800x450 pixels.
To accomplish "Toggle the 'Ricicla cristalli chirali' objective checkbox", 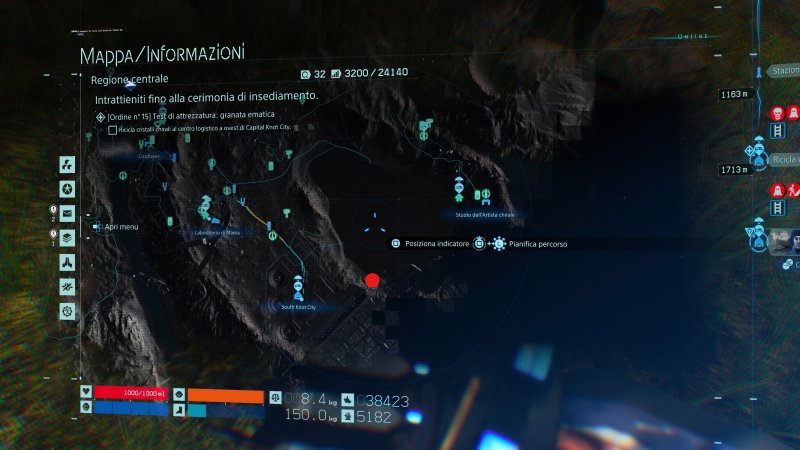I will click(x=113, y=130).
